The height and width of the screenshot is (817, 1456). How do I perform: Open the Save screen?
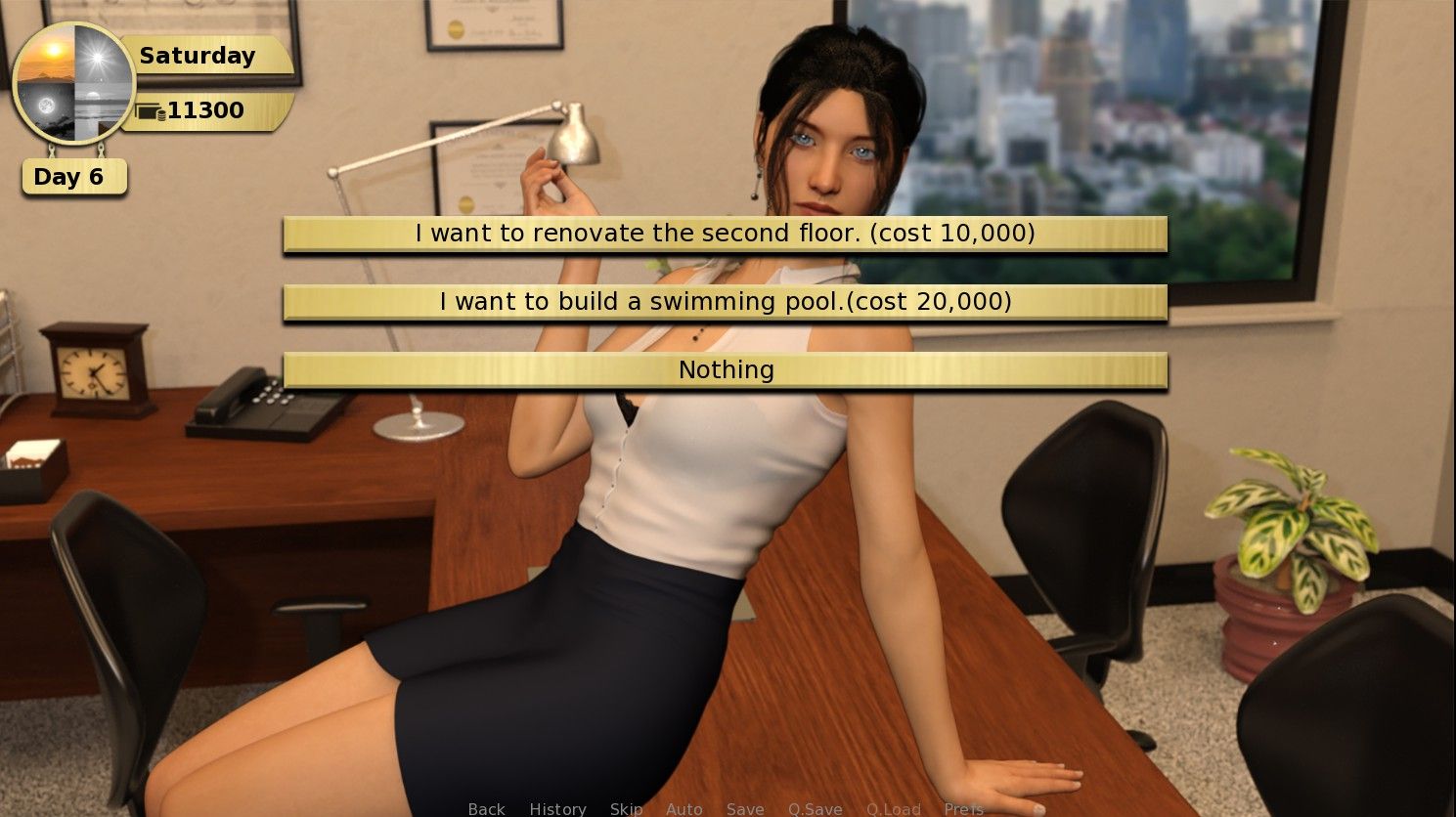746,809
